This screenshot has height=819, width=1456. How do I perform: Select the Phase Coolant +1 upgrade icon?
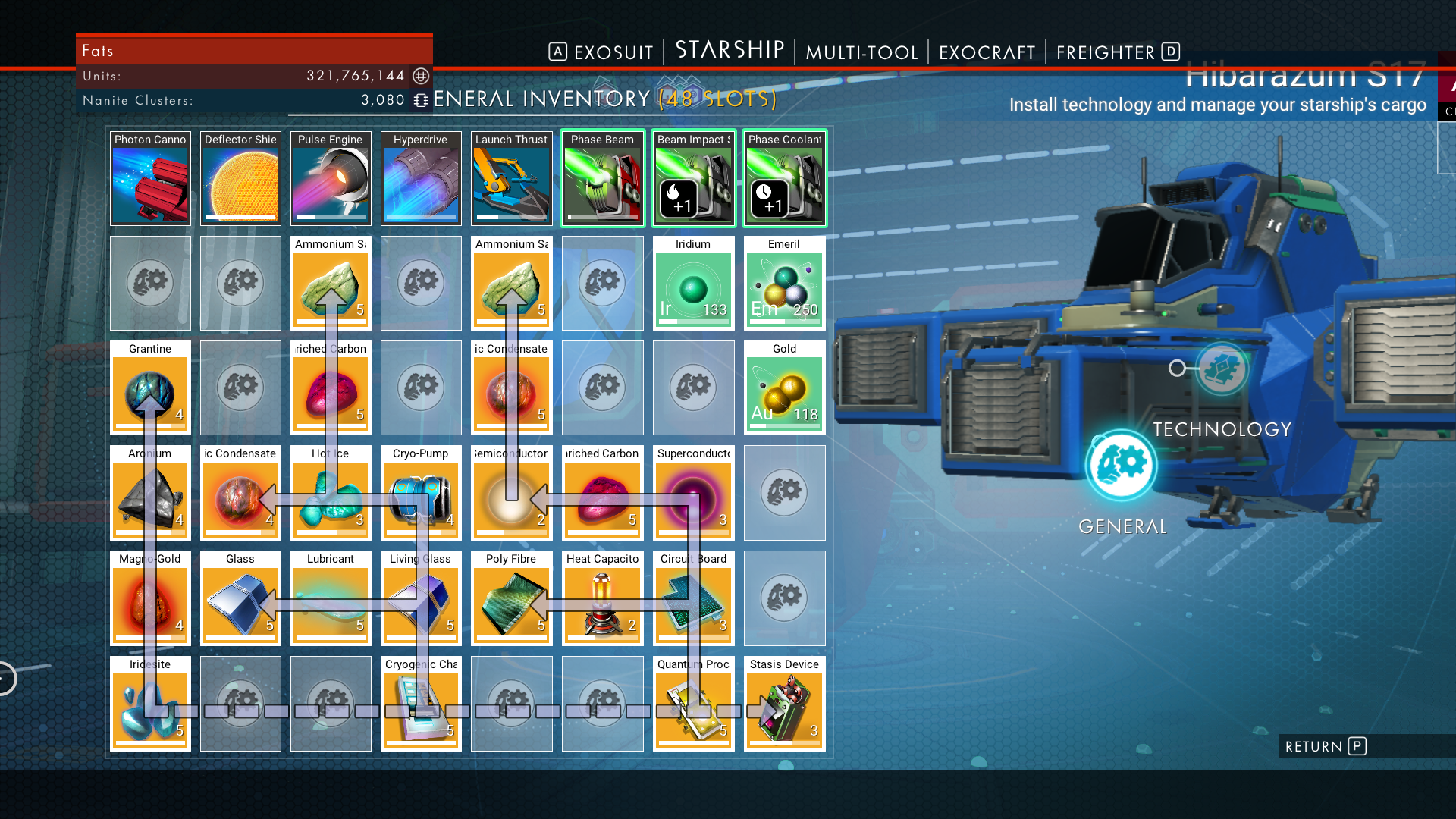[x=784, y=178]
